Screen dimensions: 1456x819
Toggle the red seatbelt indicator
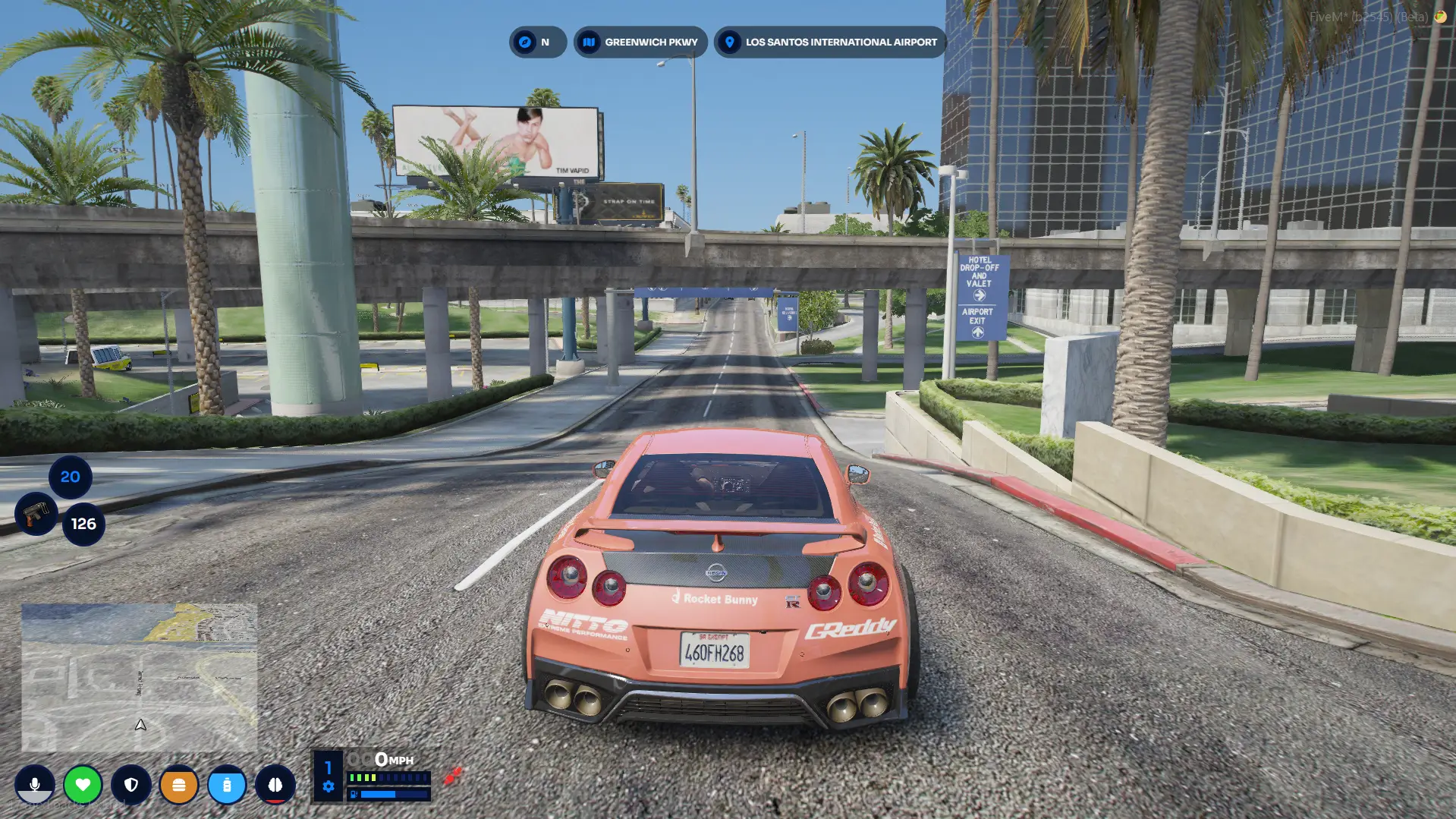[x=453, y=776]
